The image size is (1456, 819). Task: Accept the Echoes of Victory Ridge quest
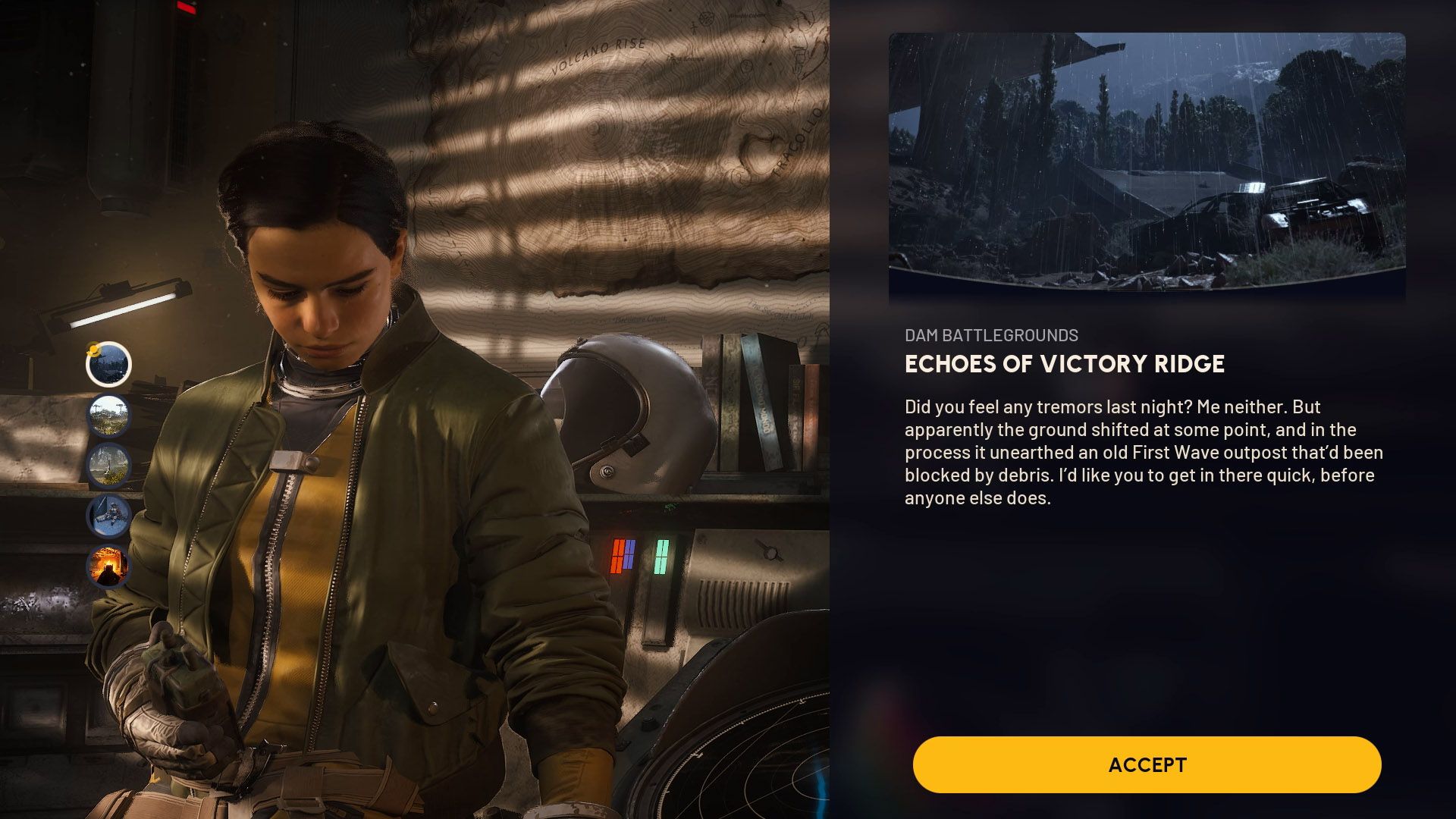pyautogui.click(x=1147, y=764)
